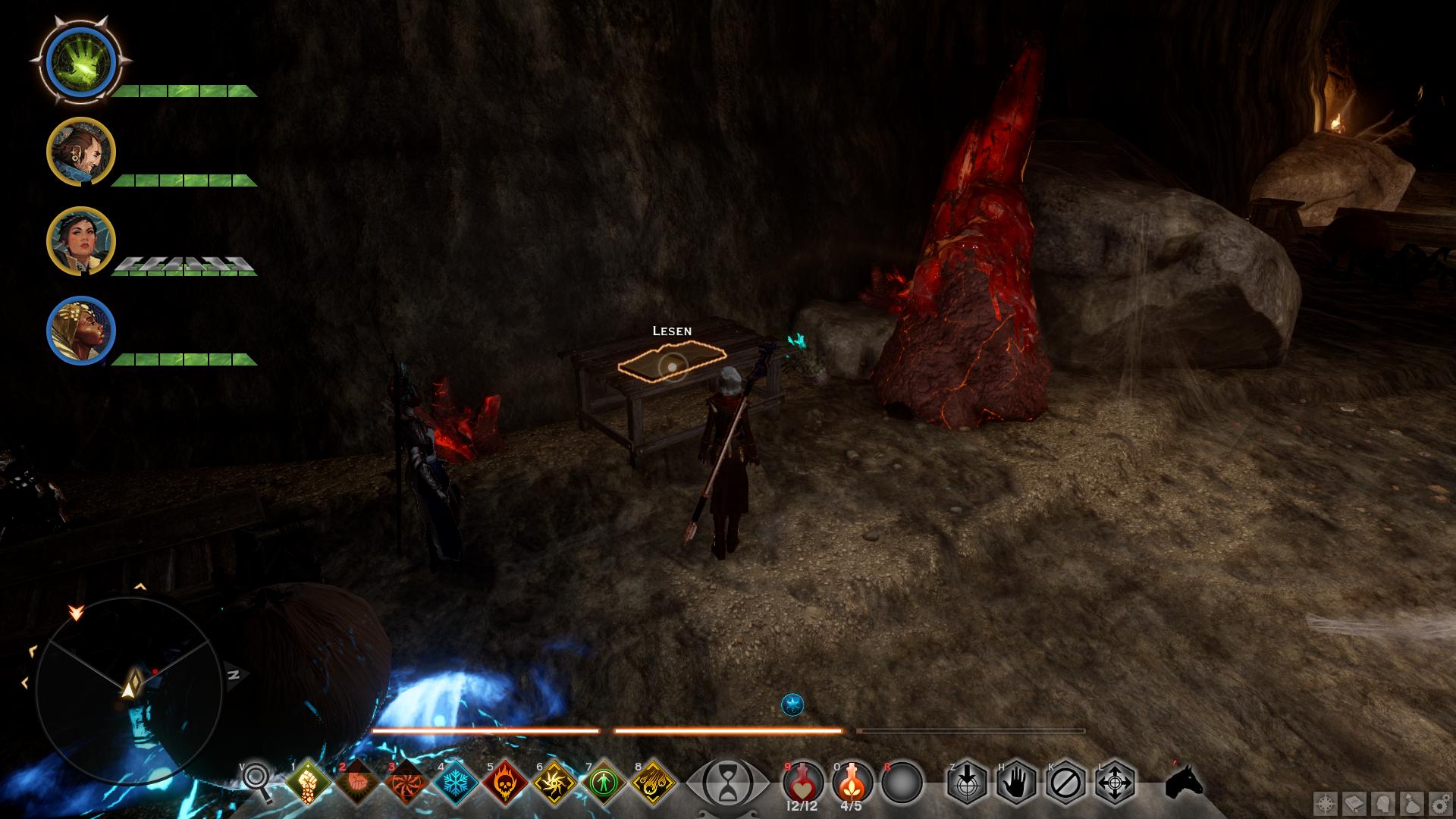Cast the snowflake ice spell
The width and height of the screenshot is (1456, 819).
click(457, 782)
